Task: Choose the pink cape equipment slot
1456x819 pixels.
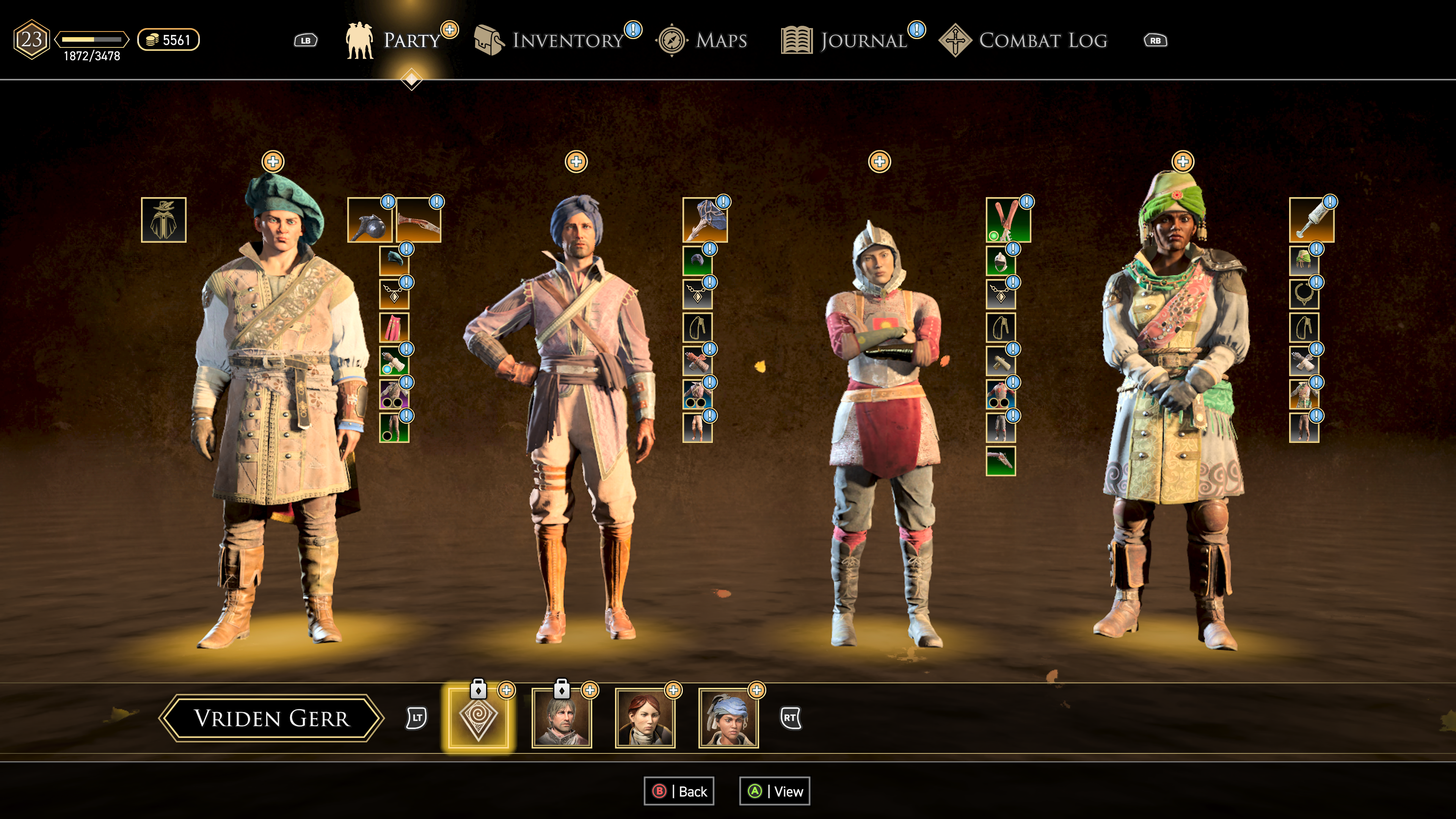Action: pos(394,327)
